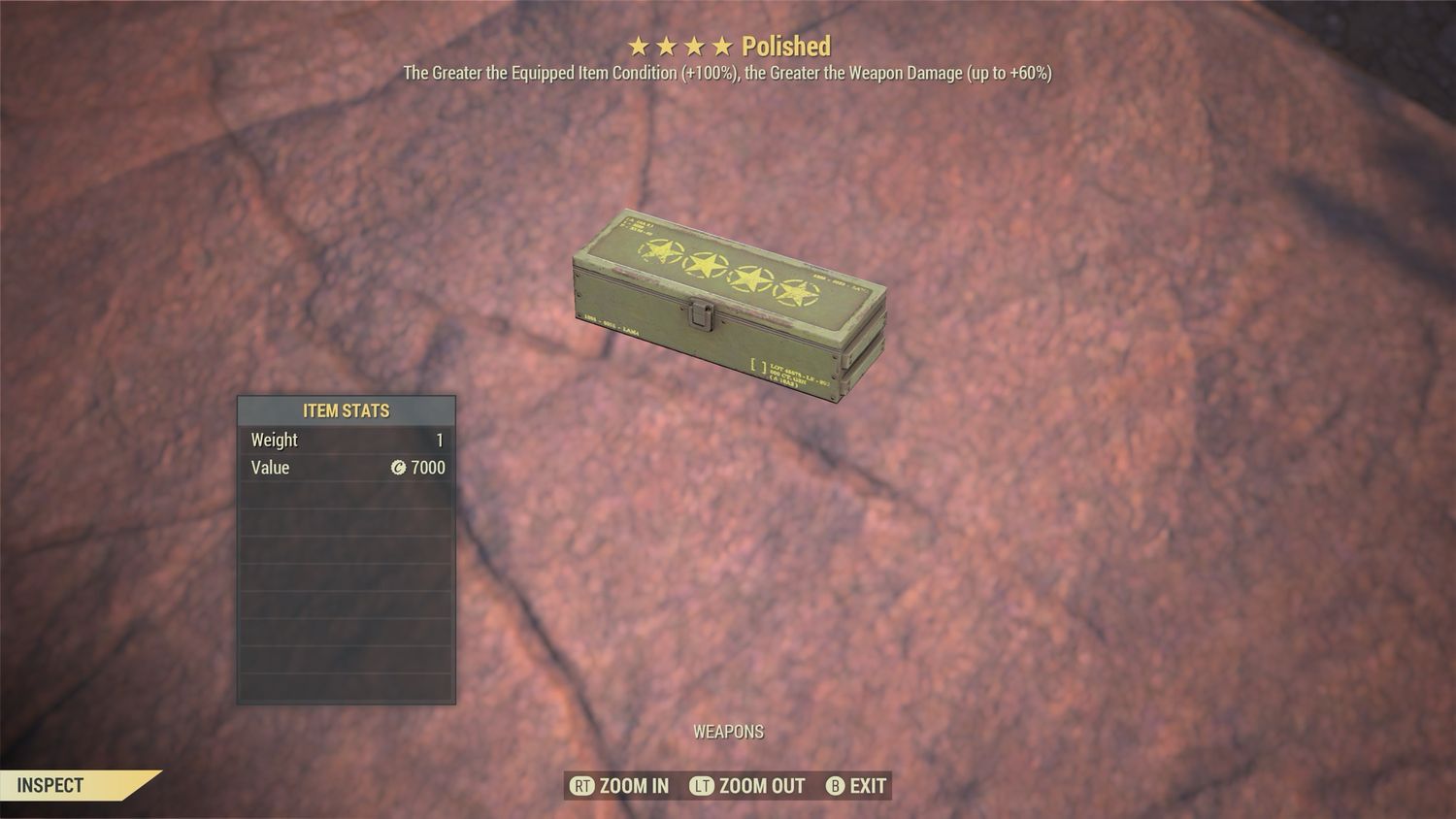This screenshot has height=819, width=1456.
Task: Choose the Zoom Out button
Action: pos(747,786)
